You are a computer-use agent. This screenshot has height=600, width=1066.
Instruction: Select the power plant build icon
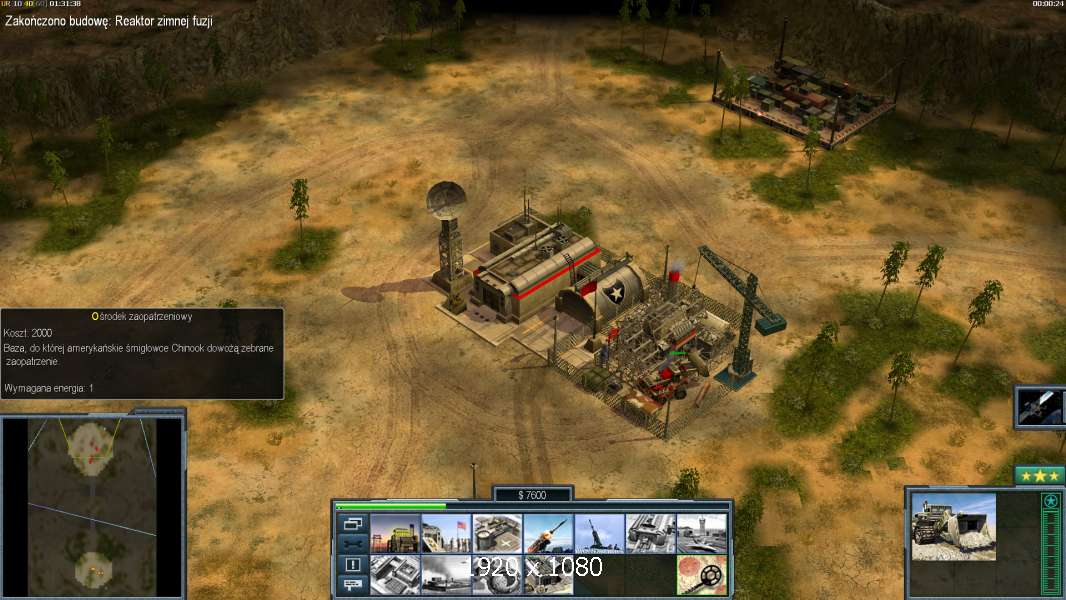pyautogui.click(x=394, y=534)
